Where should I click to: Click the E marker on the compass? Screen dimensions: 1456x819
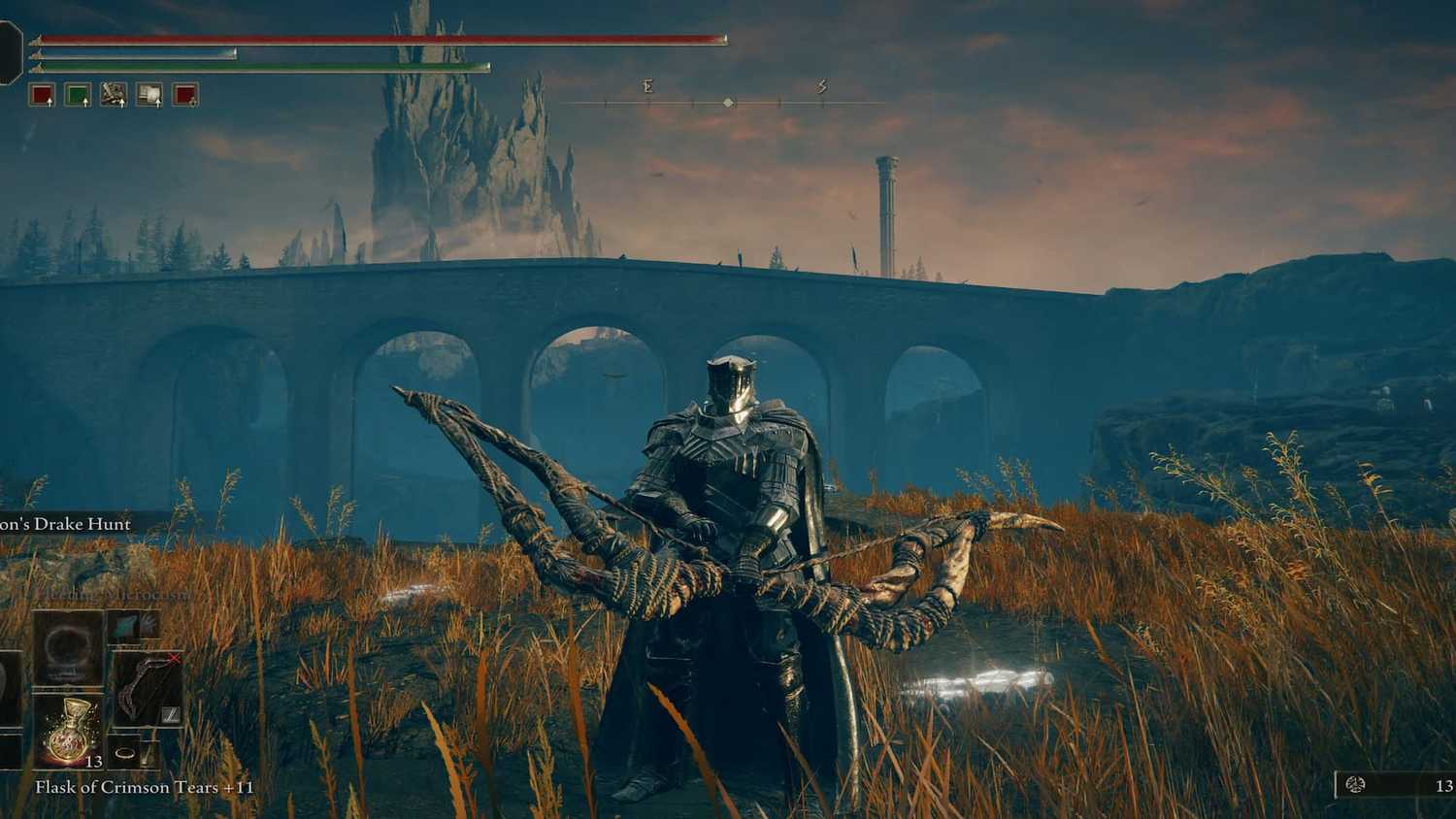[645, 86]
